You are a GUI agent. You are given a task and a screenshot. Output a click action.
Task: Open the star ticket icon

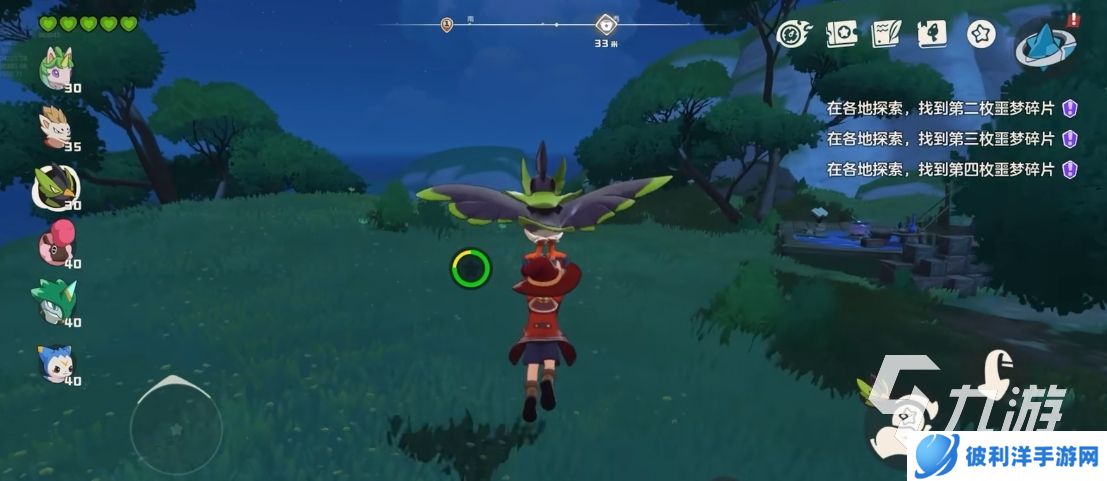pos(838,34)
